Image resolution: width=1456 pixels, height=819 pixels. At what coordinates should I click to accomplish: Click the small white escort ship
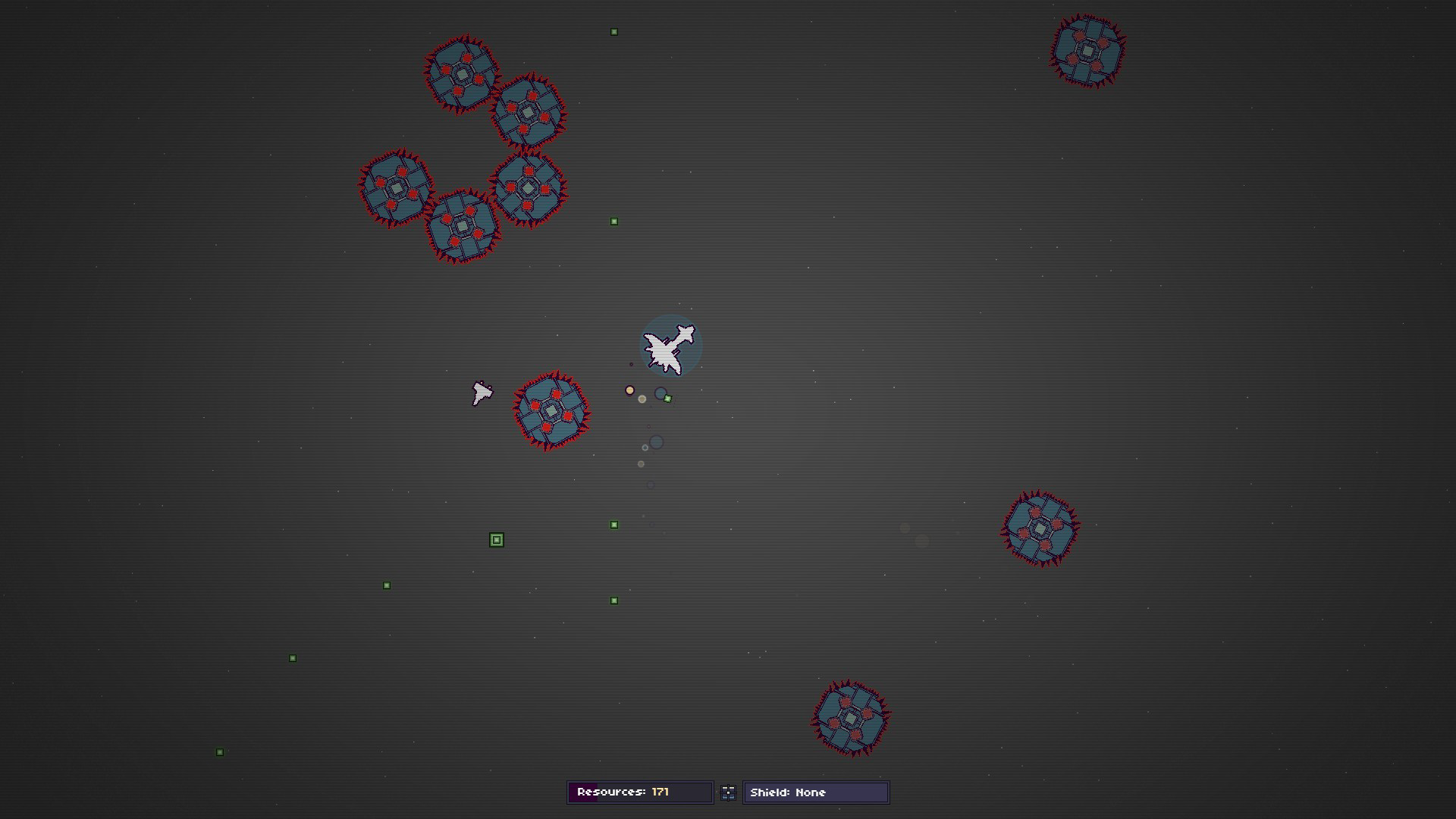pyautogui.click(x=482, y=393)
